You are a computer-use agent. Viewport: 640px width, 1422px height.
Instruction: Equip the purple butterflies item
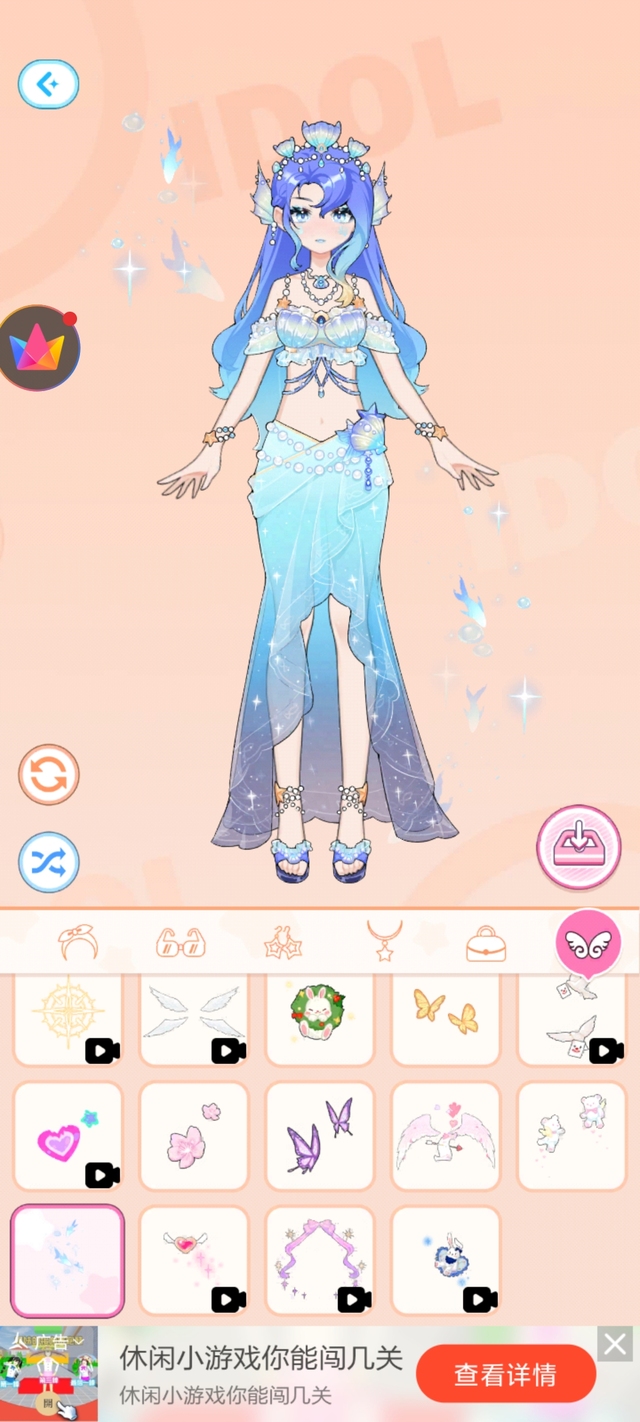coord(319,1137)
